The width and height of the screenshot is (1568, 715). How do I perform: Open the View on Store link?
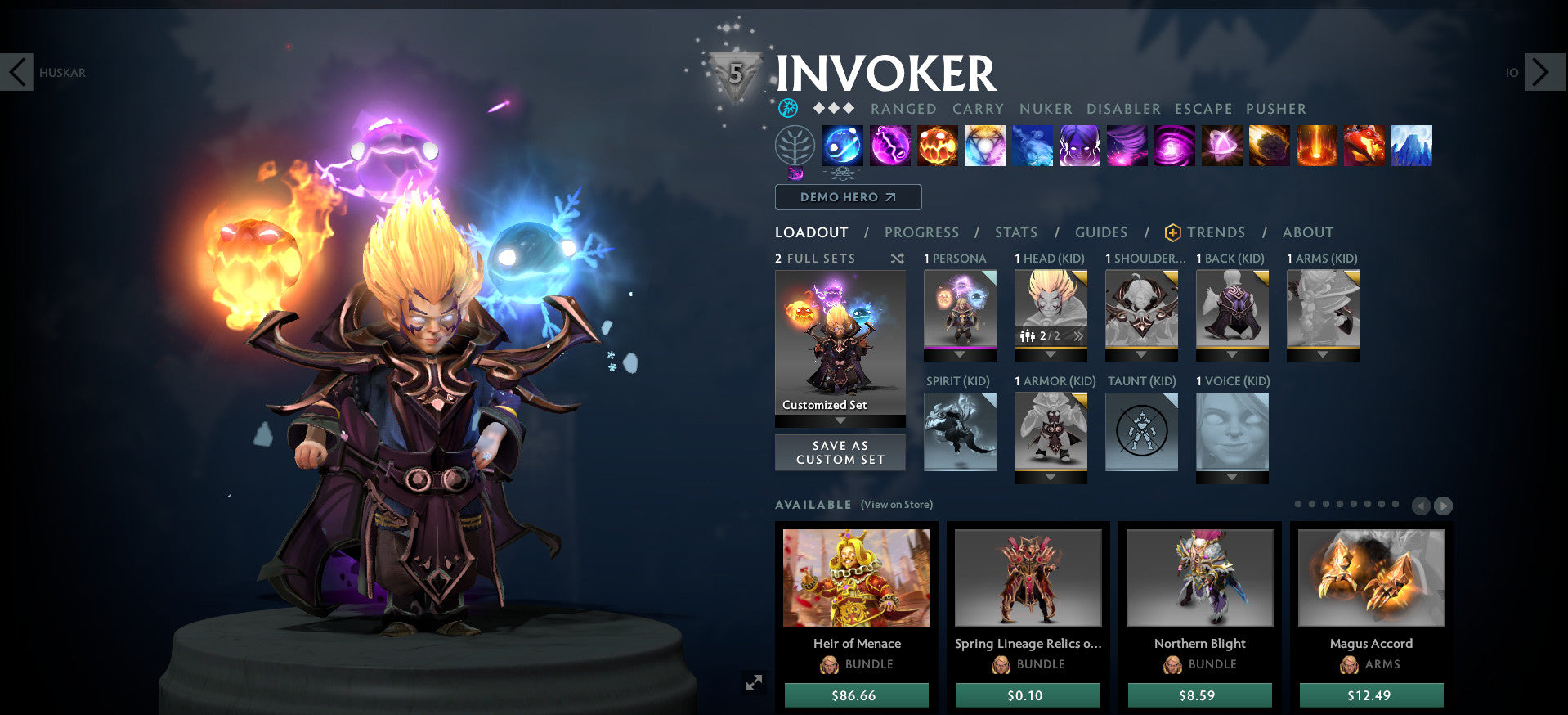click(897, 505)
